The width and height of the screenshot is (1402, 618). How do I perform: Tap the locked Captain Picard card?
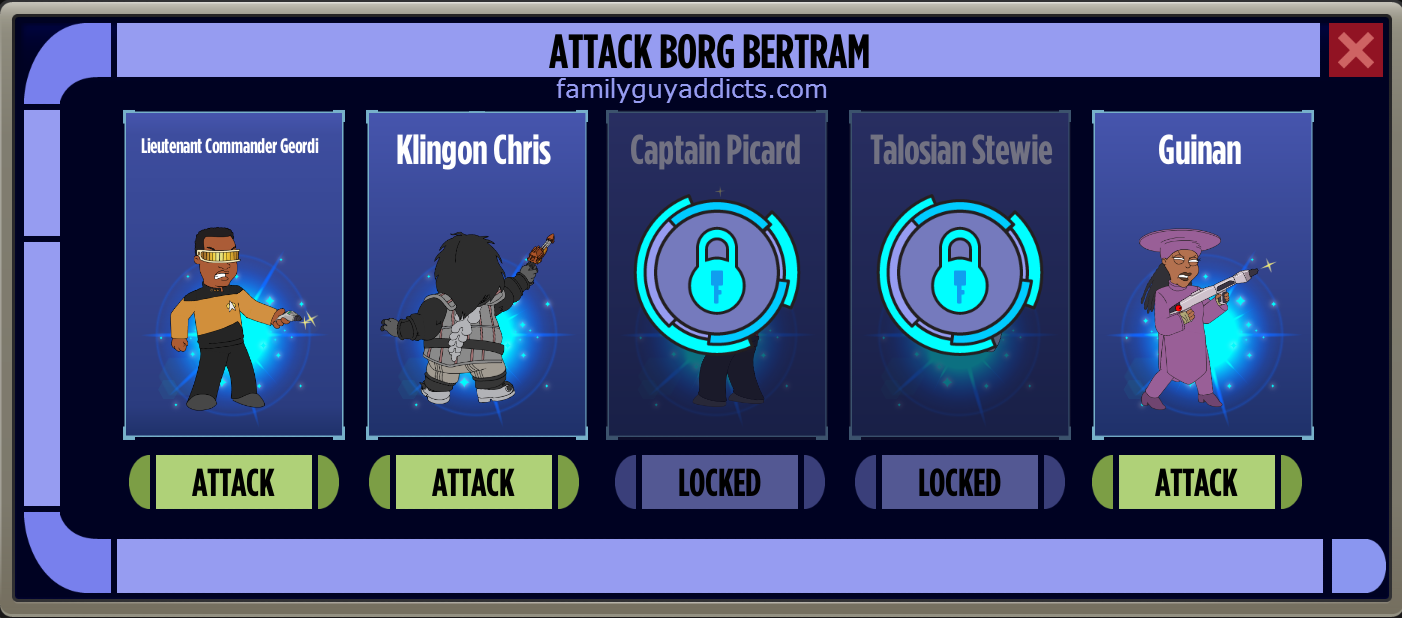coord(717,275)
